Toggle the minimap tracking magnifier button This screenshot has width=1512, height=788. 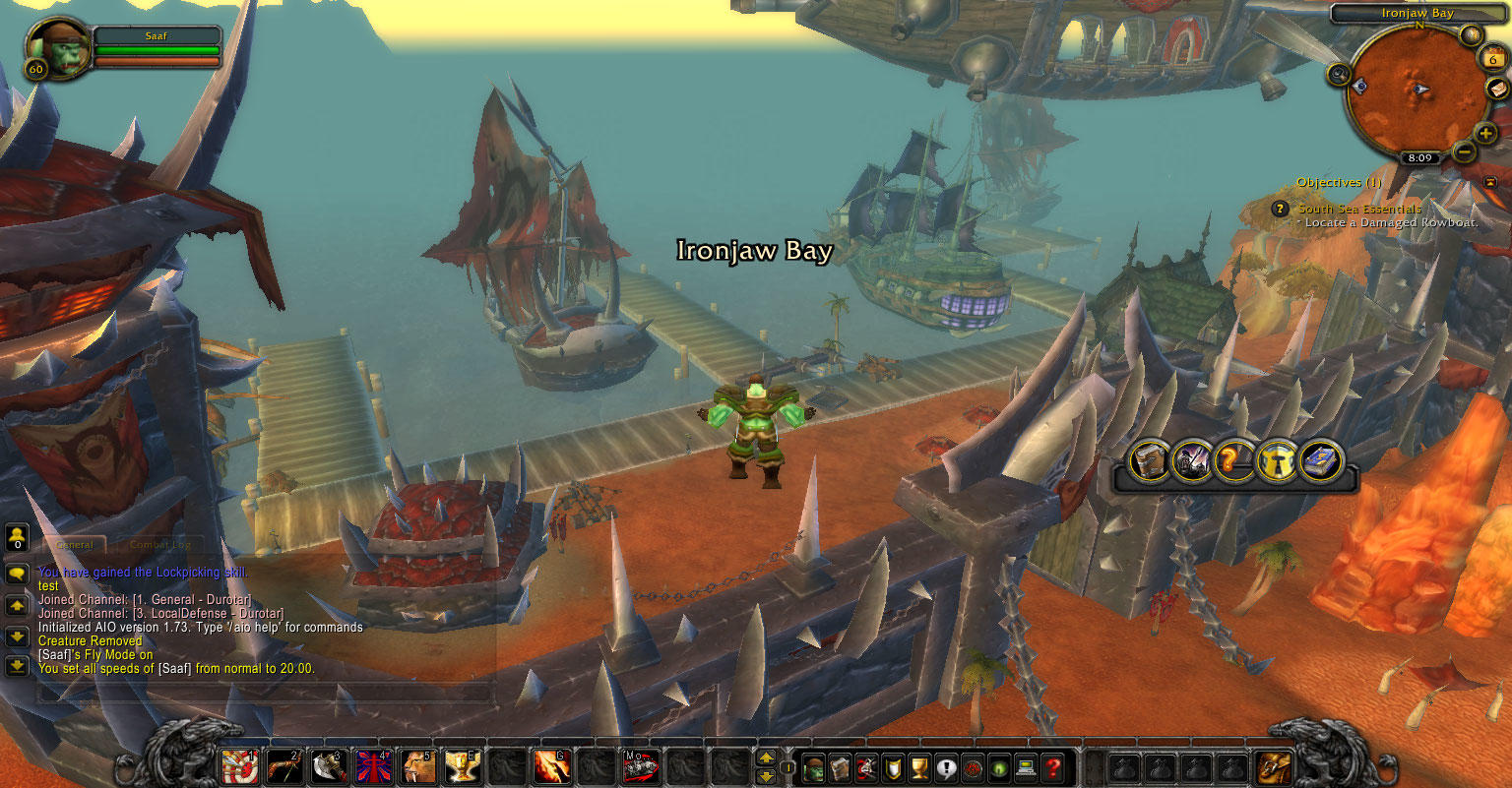1339,73
